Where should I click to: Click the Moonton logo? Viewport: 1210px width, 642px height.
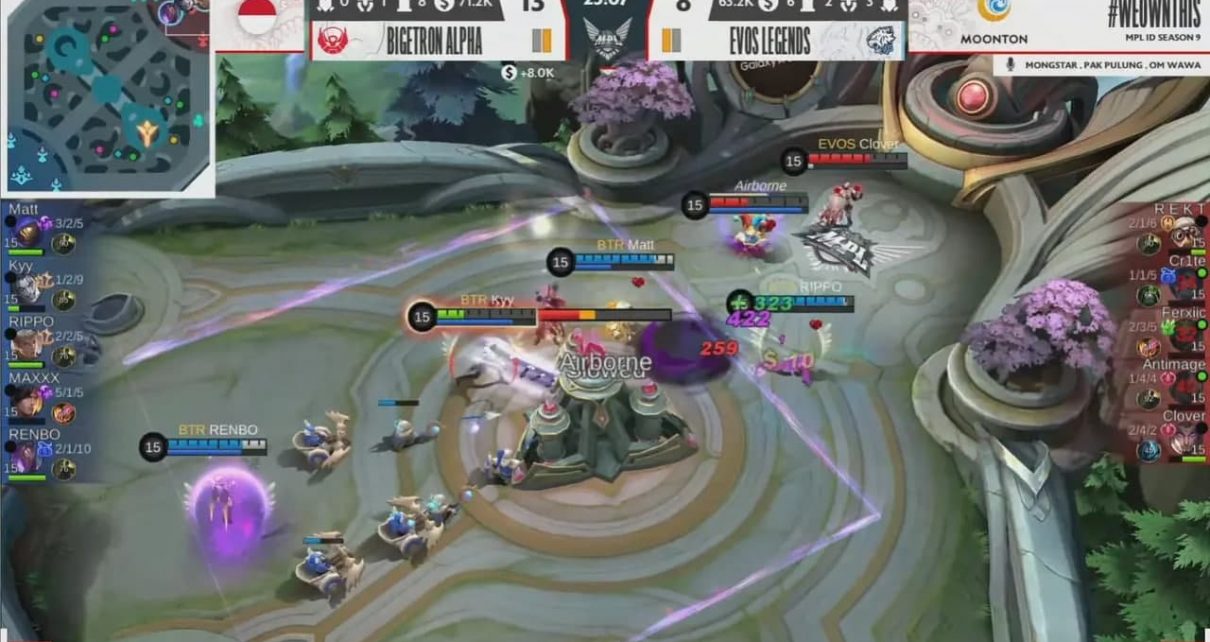(x=993, y=21)
